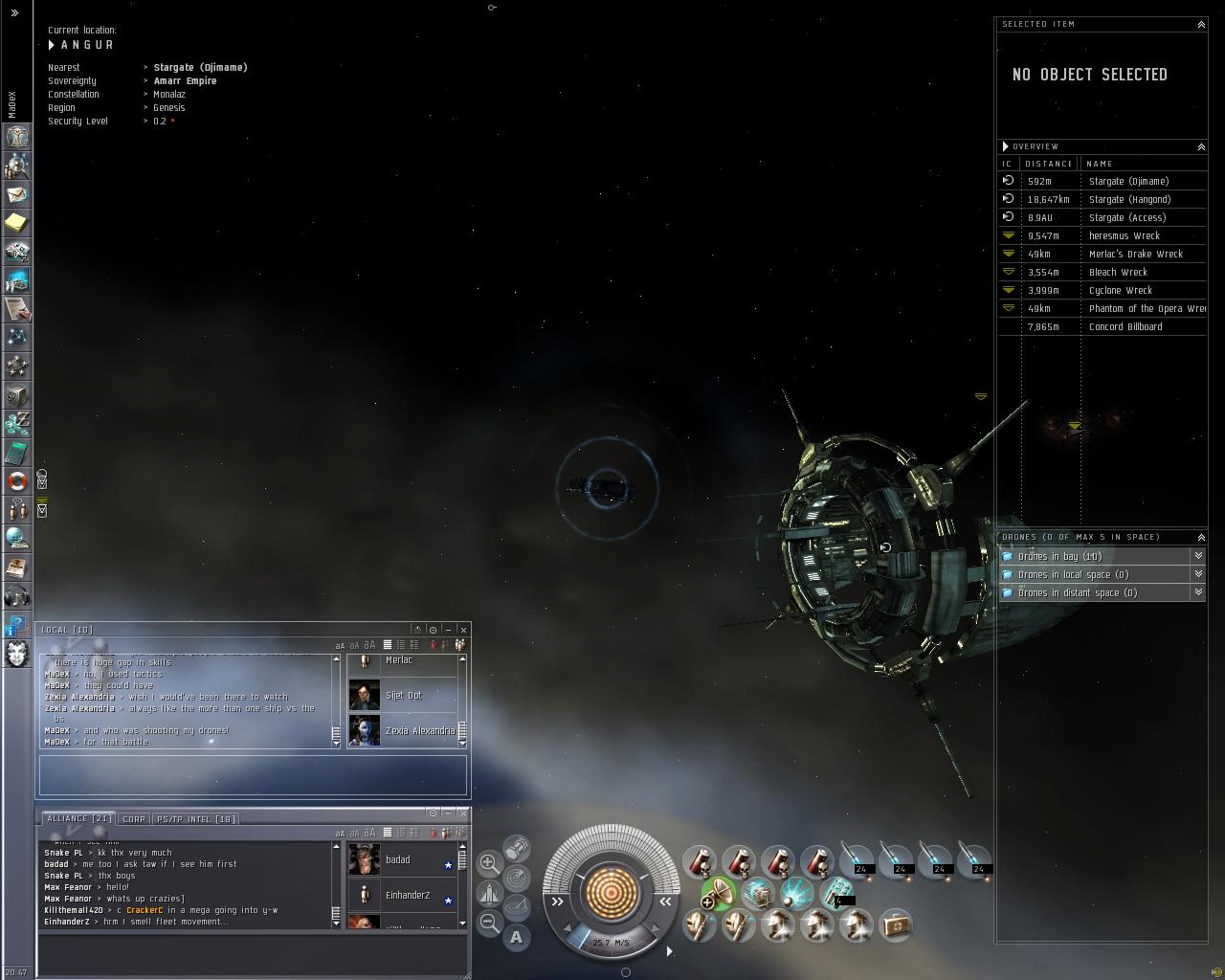Click the Local chat message input box
1225x980 pixels.
253,774
